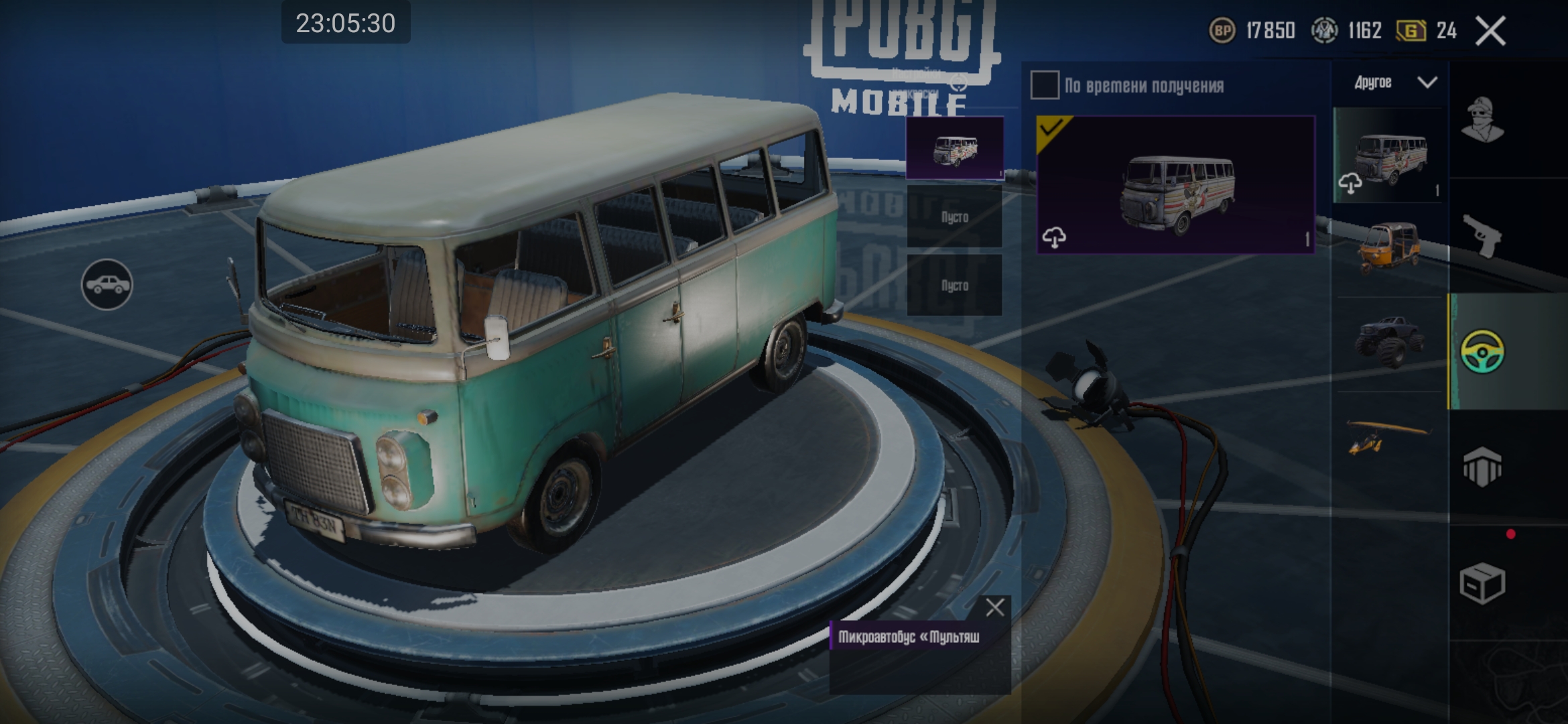
Task: Open the backpack gear tab
Action: [1482, 467]
